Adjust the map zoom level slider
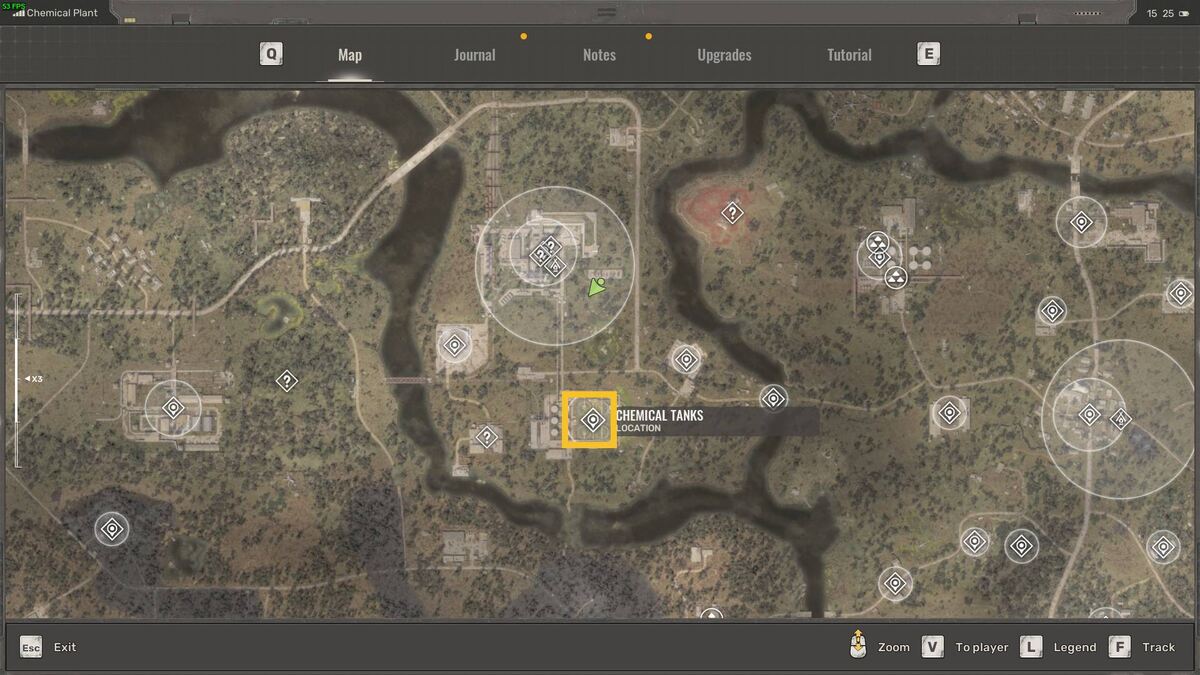Viewport: 1200px width, 675px height. 16,379
